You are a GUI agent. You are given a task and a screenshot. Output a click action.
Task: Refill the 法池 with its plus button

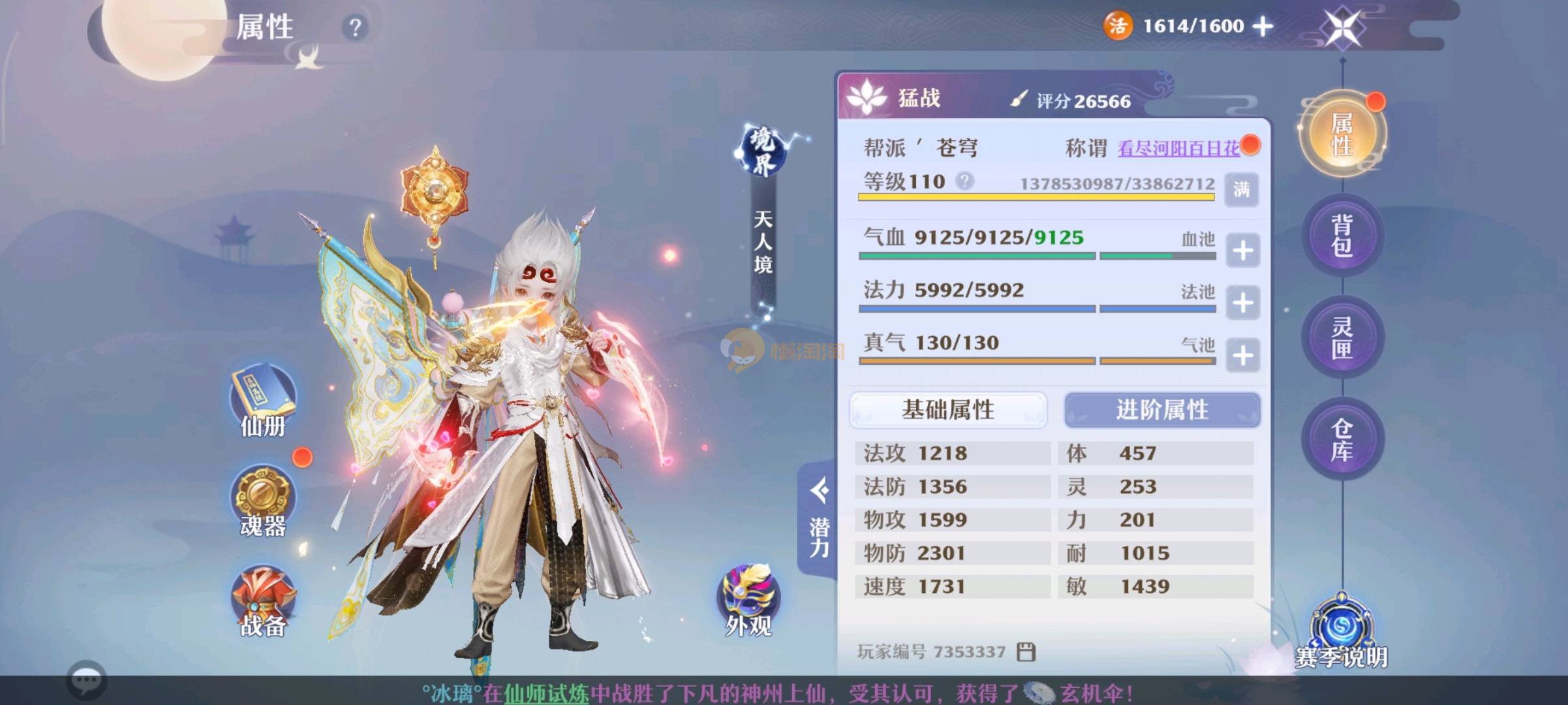(1242, 303)
